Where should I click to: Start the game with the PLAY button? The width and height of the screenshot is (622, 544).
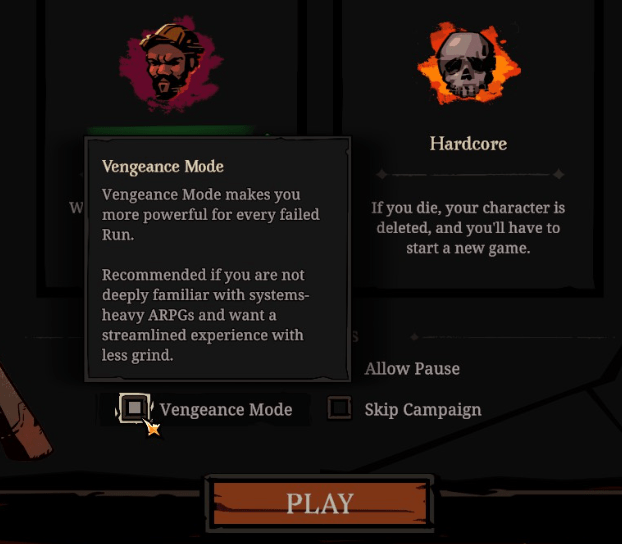click(x=319, y=503)
